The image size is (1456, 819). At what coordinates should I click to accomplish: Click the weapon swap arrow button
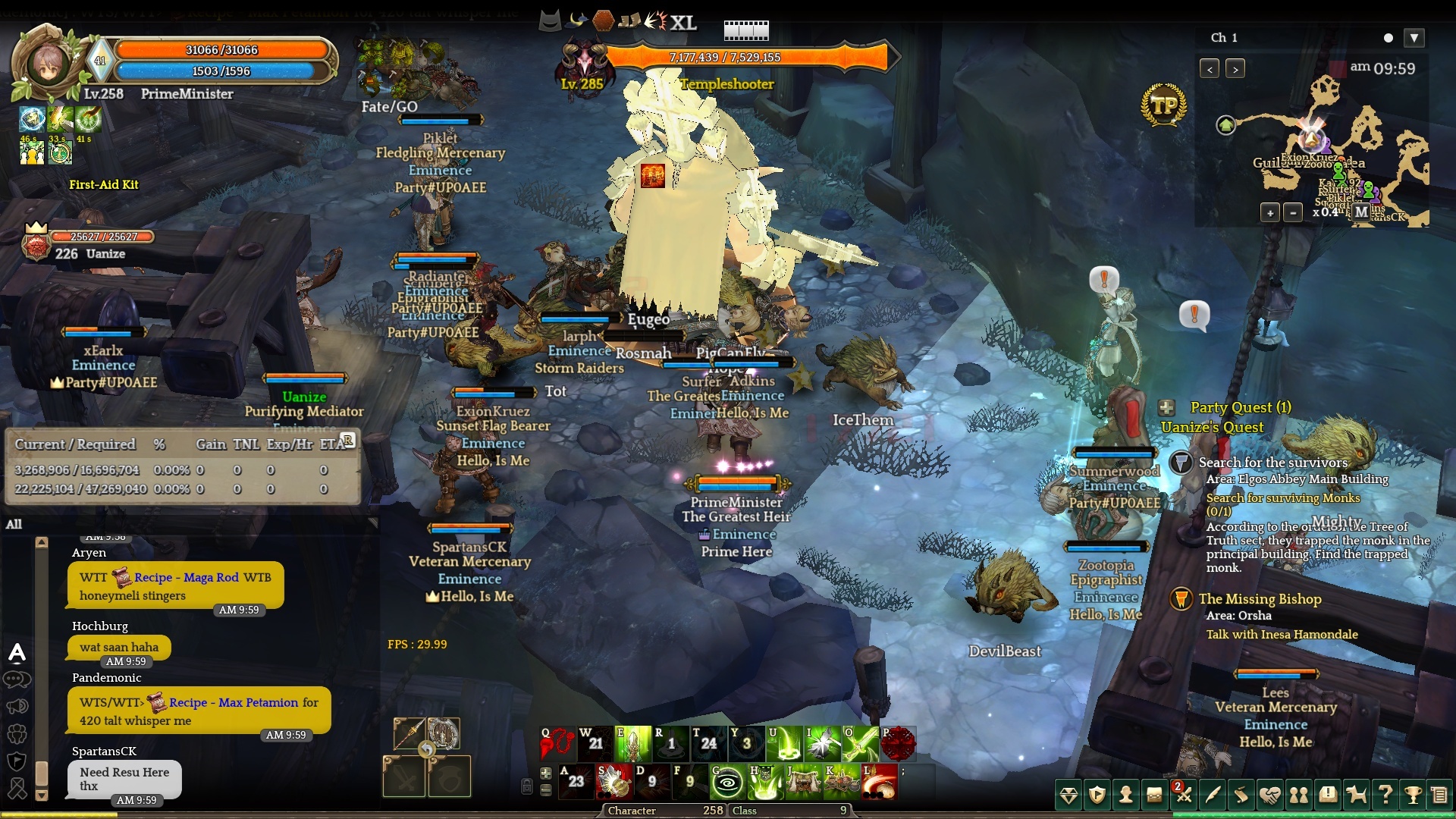(427, 750)
